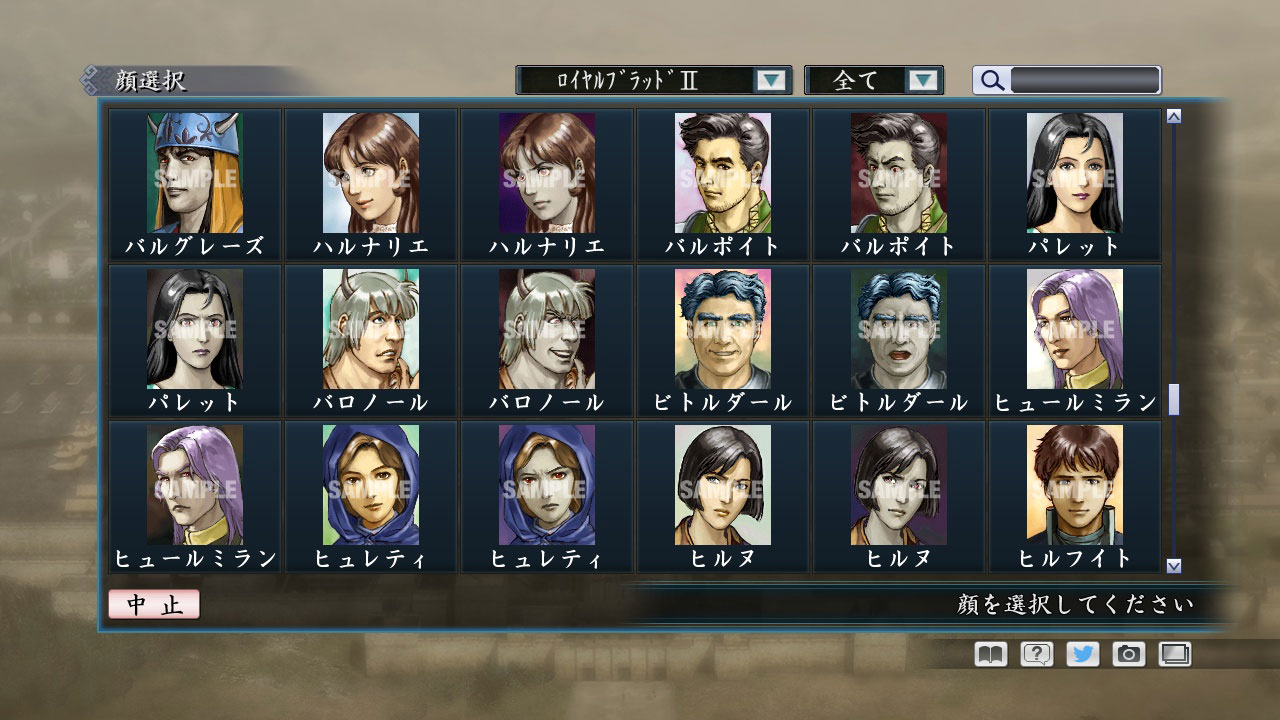Open the 全て filter dropdown

[x=873, y=79]
